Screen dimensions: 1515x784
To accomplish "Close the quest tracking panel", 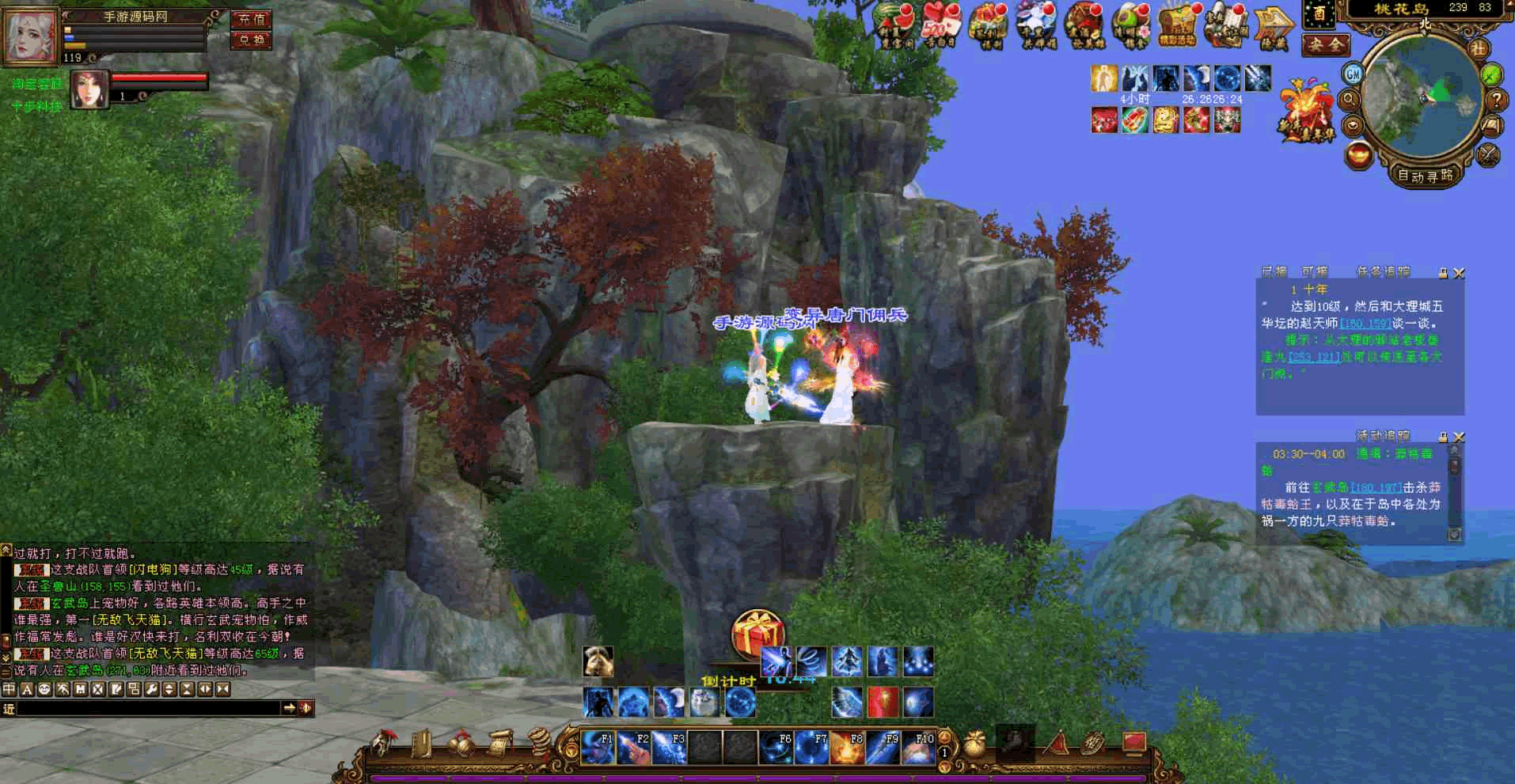I will coord(1459,273).
